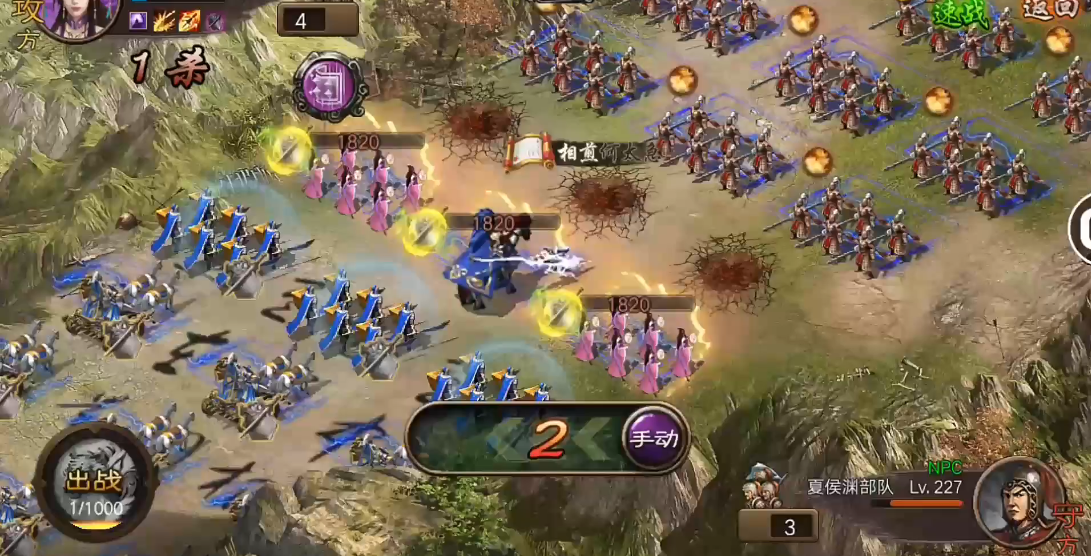Activate 速战 quick battle
1091x556 pixels.
pyautogui.click(x=958, y=13)
